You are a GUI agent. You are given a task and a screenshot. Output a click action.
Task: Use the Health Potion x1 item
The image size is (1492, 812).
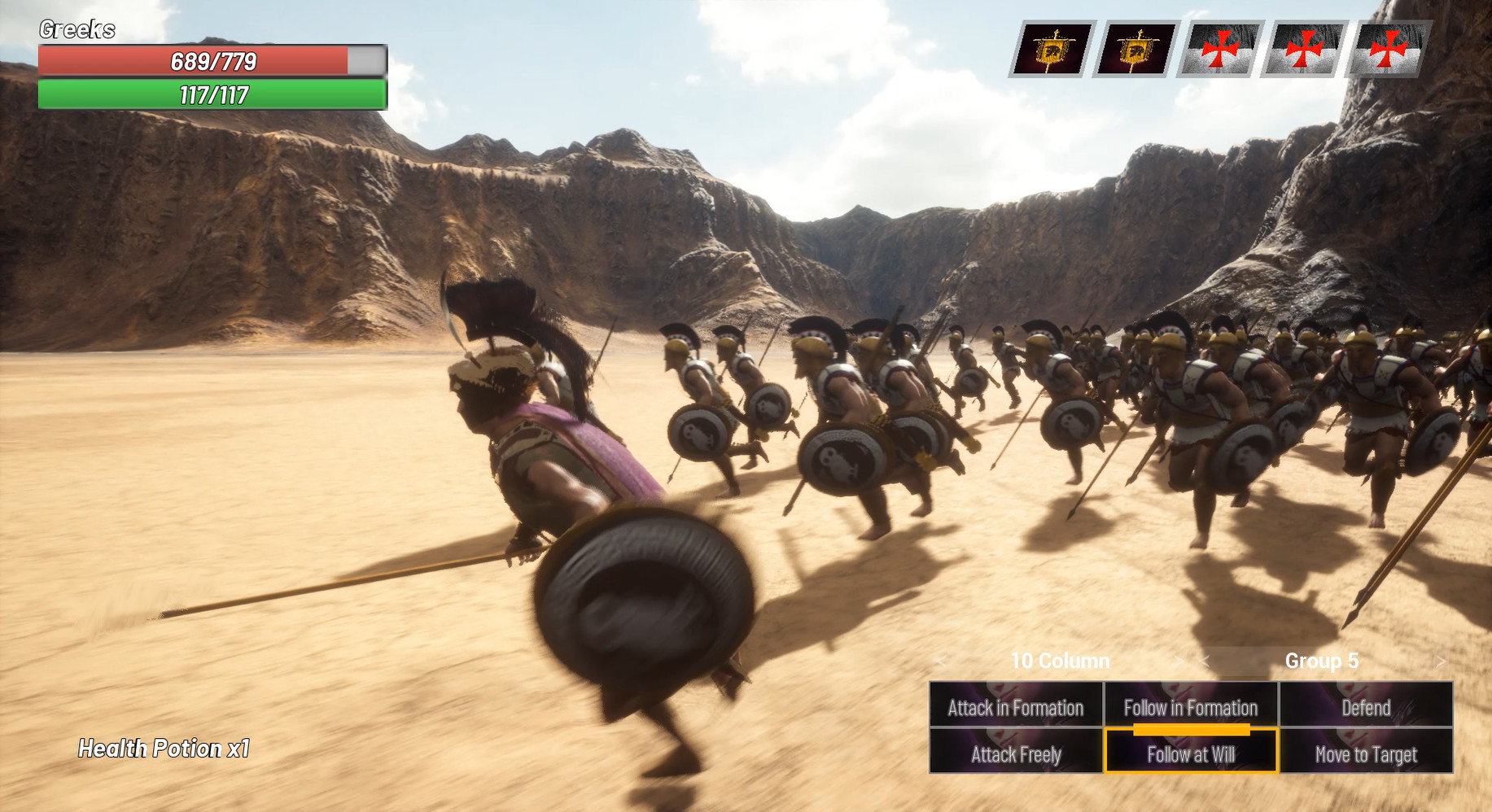click(162, 749)
